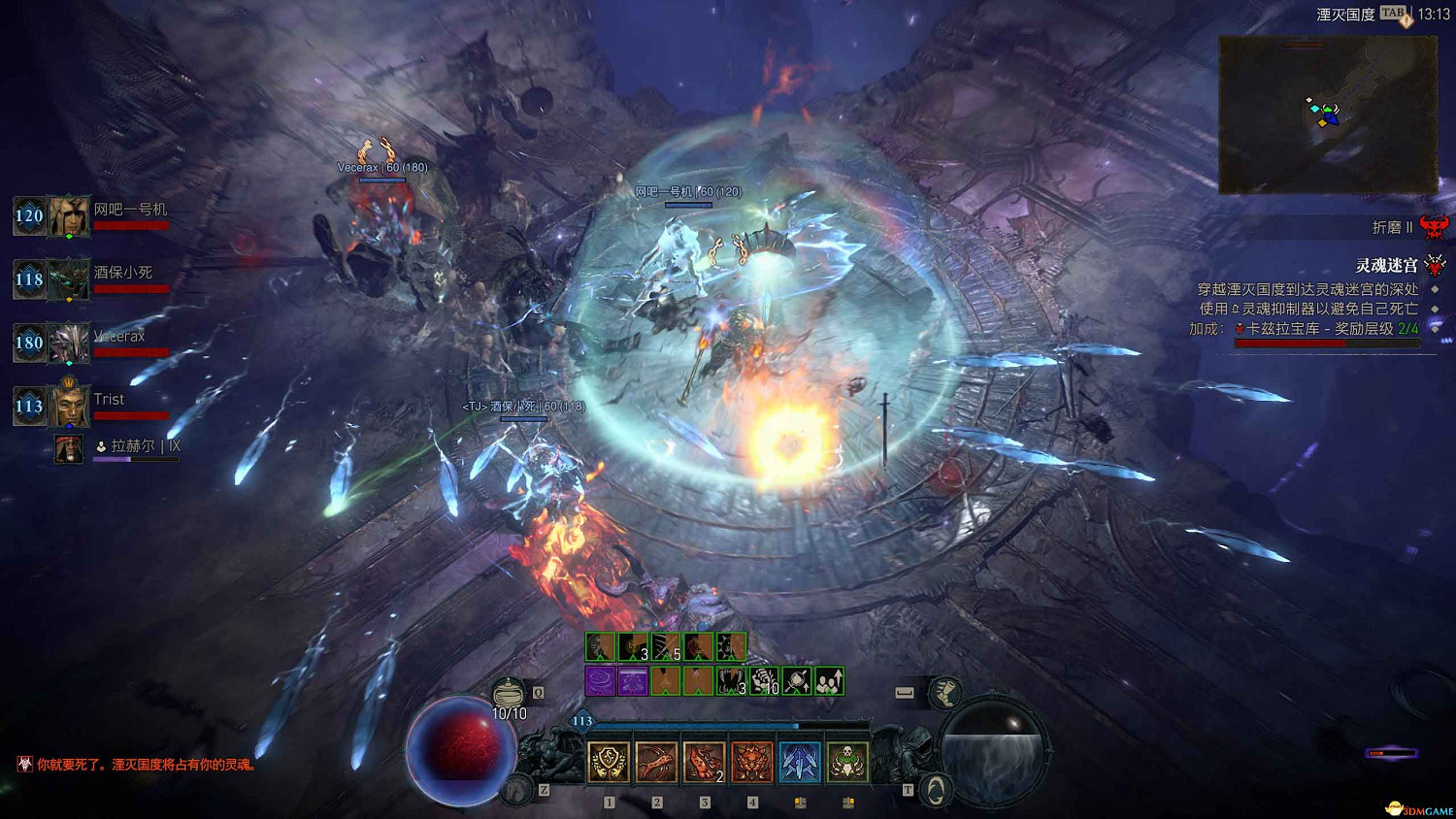Cast the flaming fist skill with 2 charges
The width and height of the screenshot is (1456, 819).
click(x=704, y=763)
